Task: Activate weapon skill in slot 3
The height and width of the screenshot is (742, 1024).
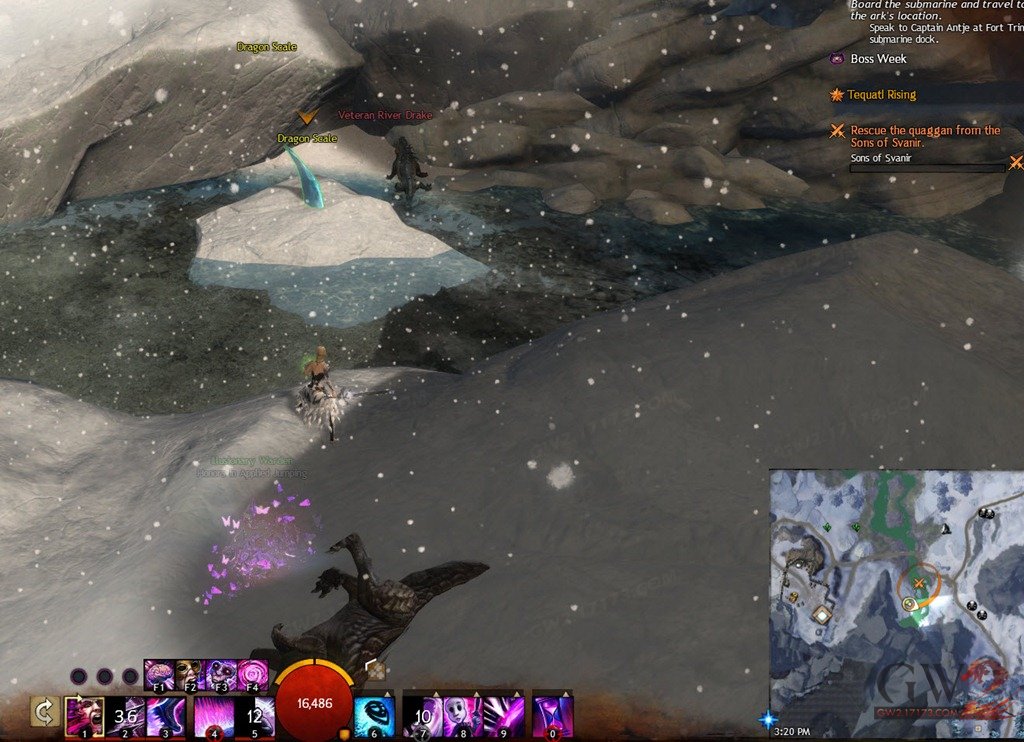Action: [x=166, y=716]
